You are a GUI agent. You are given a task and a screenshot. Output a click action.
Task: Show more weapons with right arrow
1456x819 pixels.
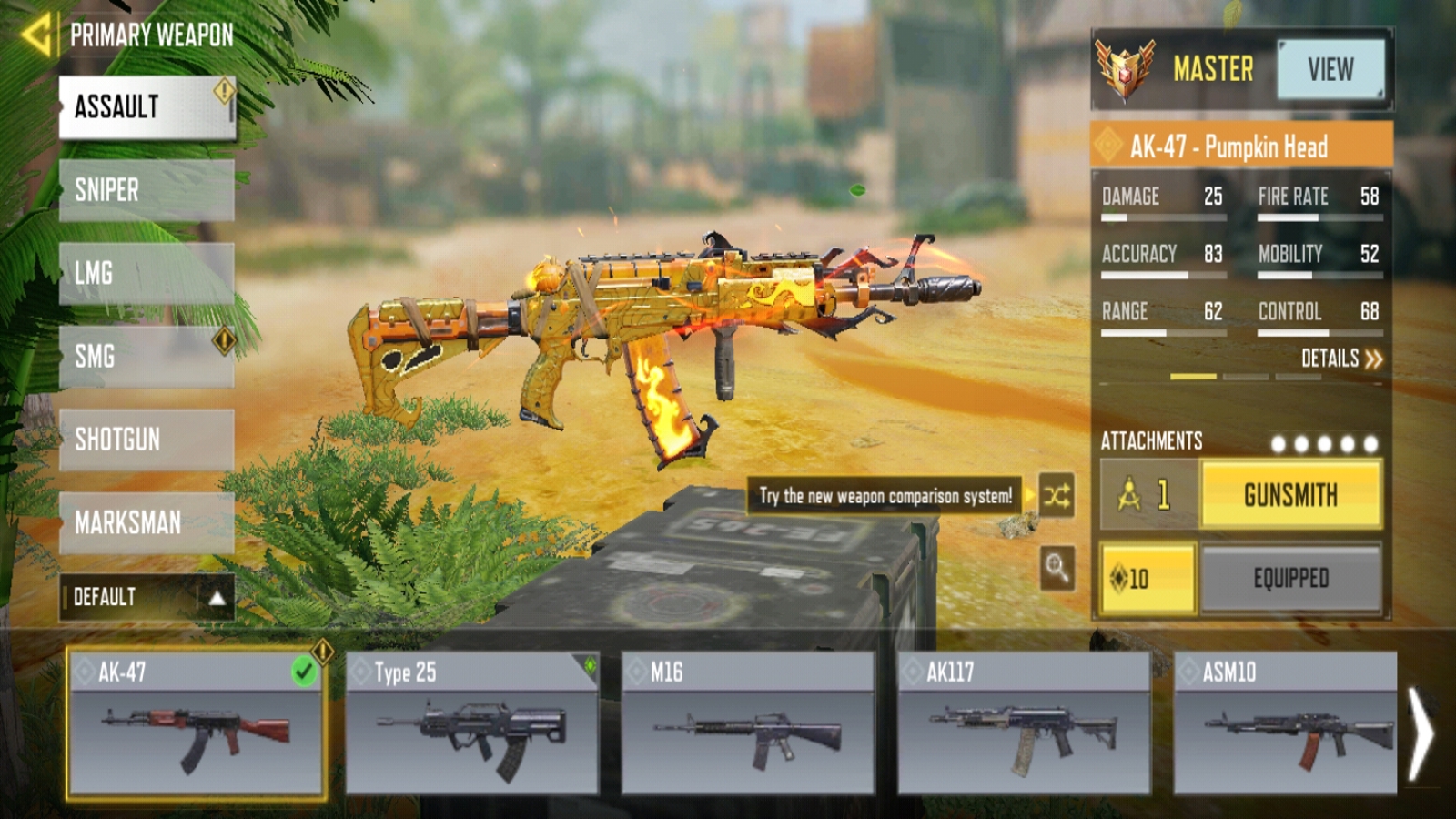[x=1421, y=733]
